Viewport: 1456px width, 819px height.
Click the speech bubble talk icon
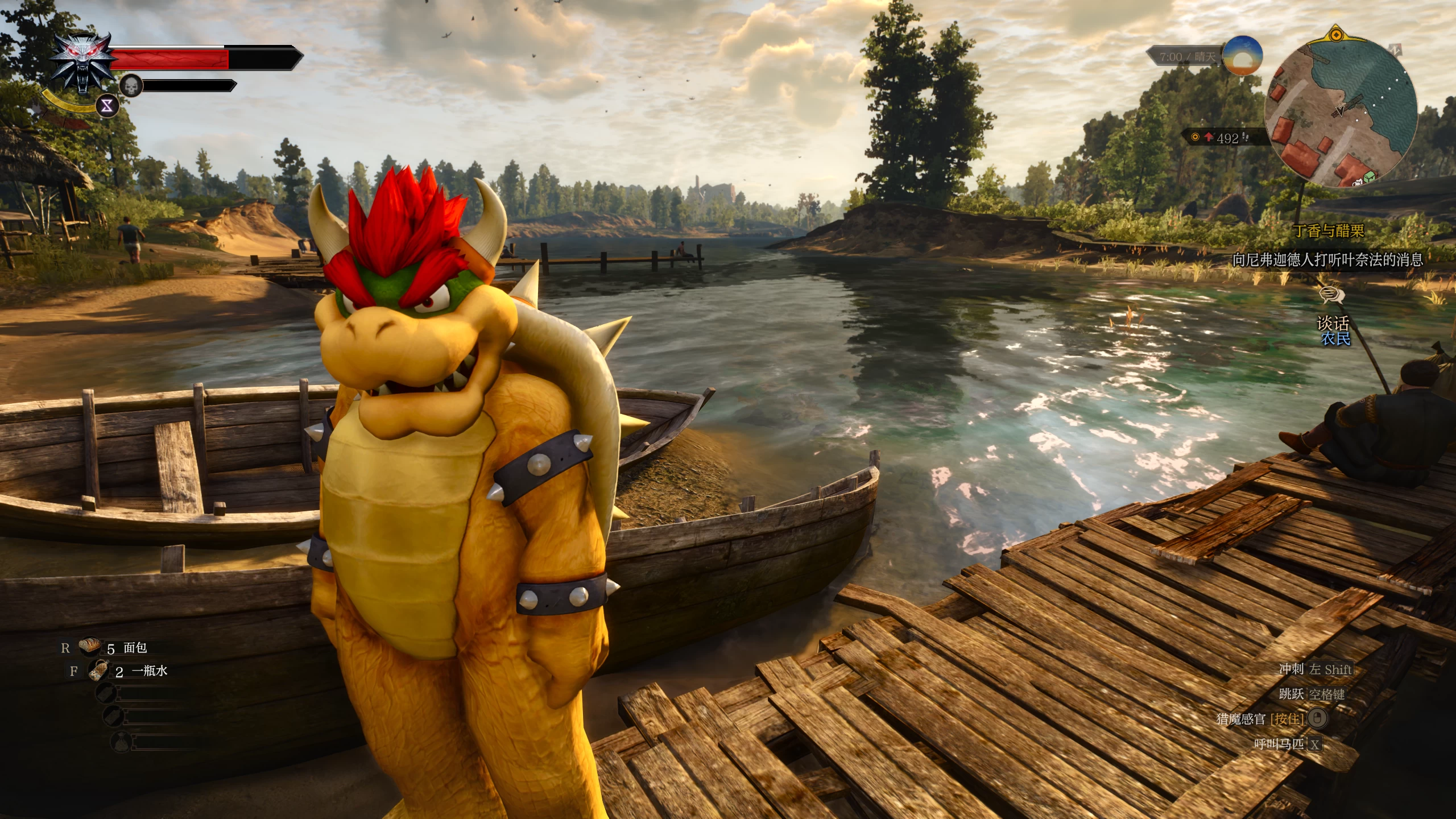(1331, 296)
